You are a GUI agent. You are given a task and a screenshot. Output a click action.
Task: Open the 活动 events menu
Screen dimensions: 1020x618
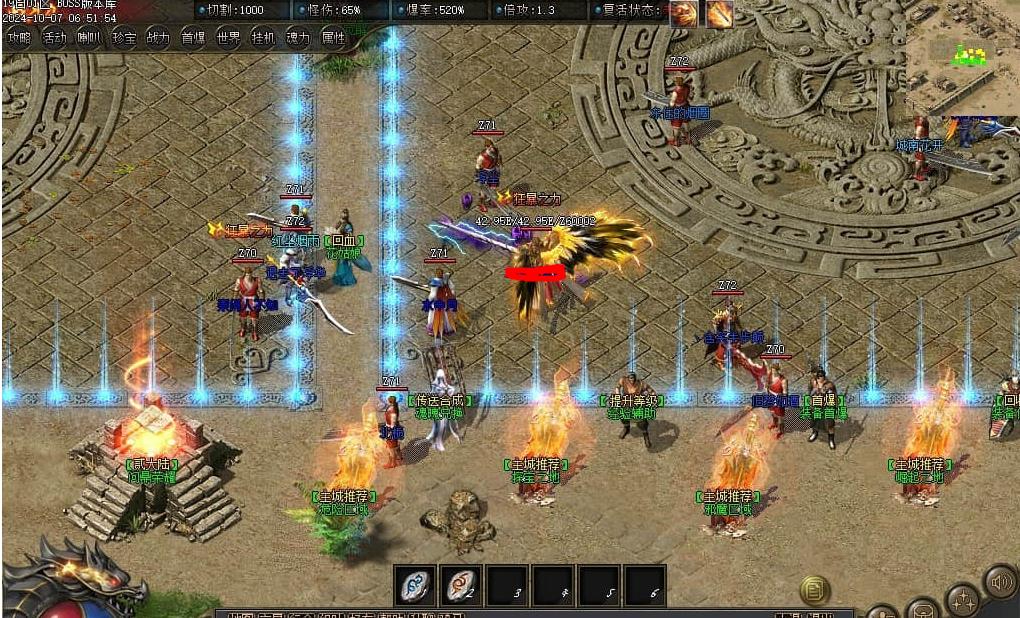click(x=55, y=38)
